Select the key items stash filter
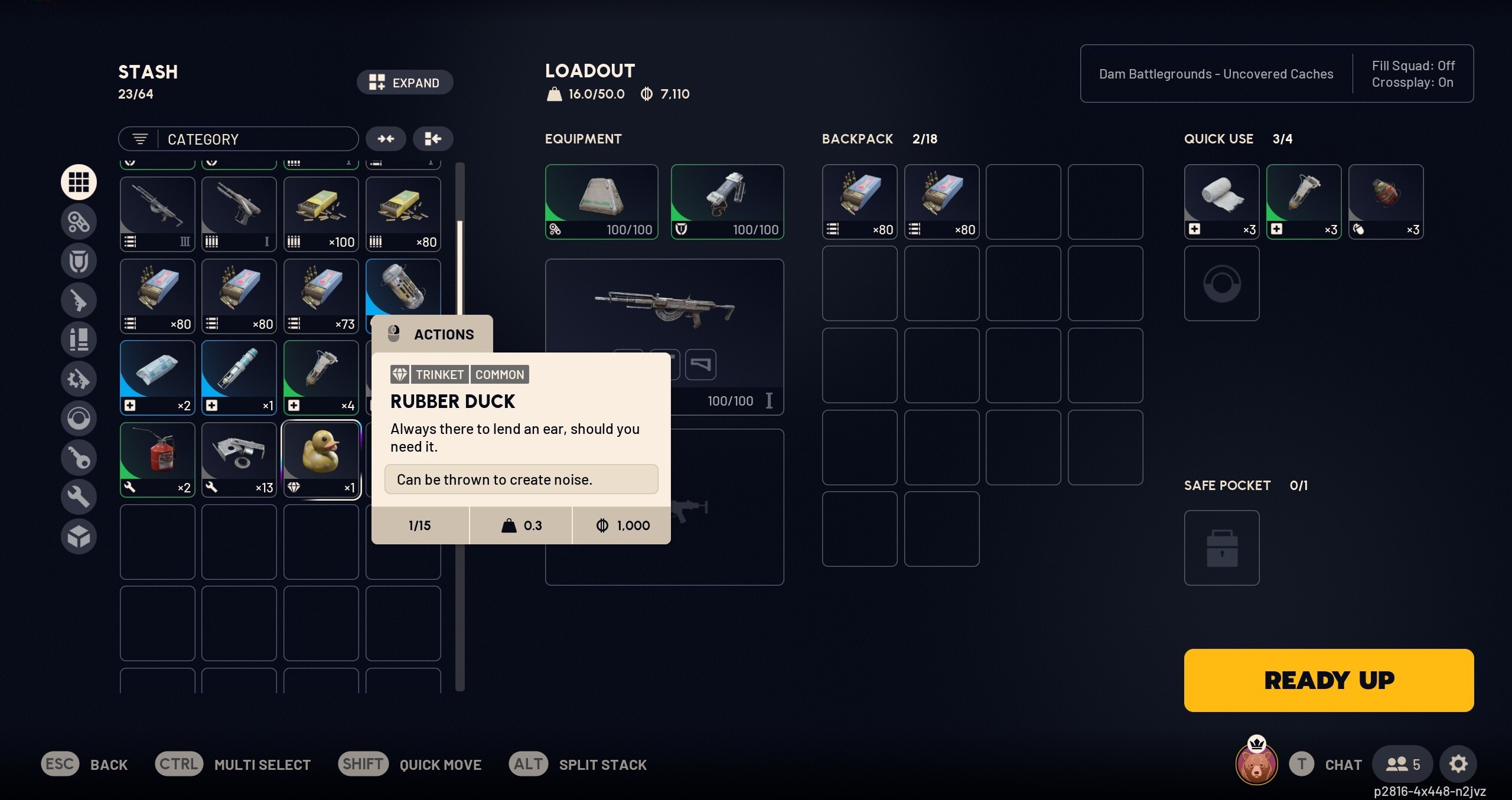 79,458
